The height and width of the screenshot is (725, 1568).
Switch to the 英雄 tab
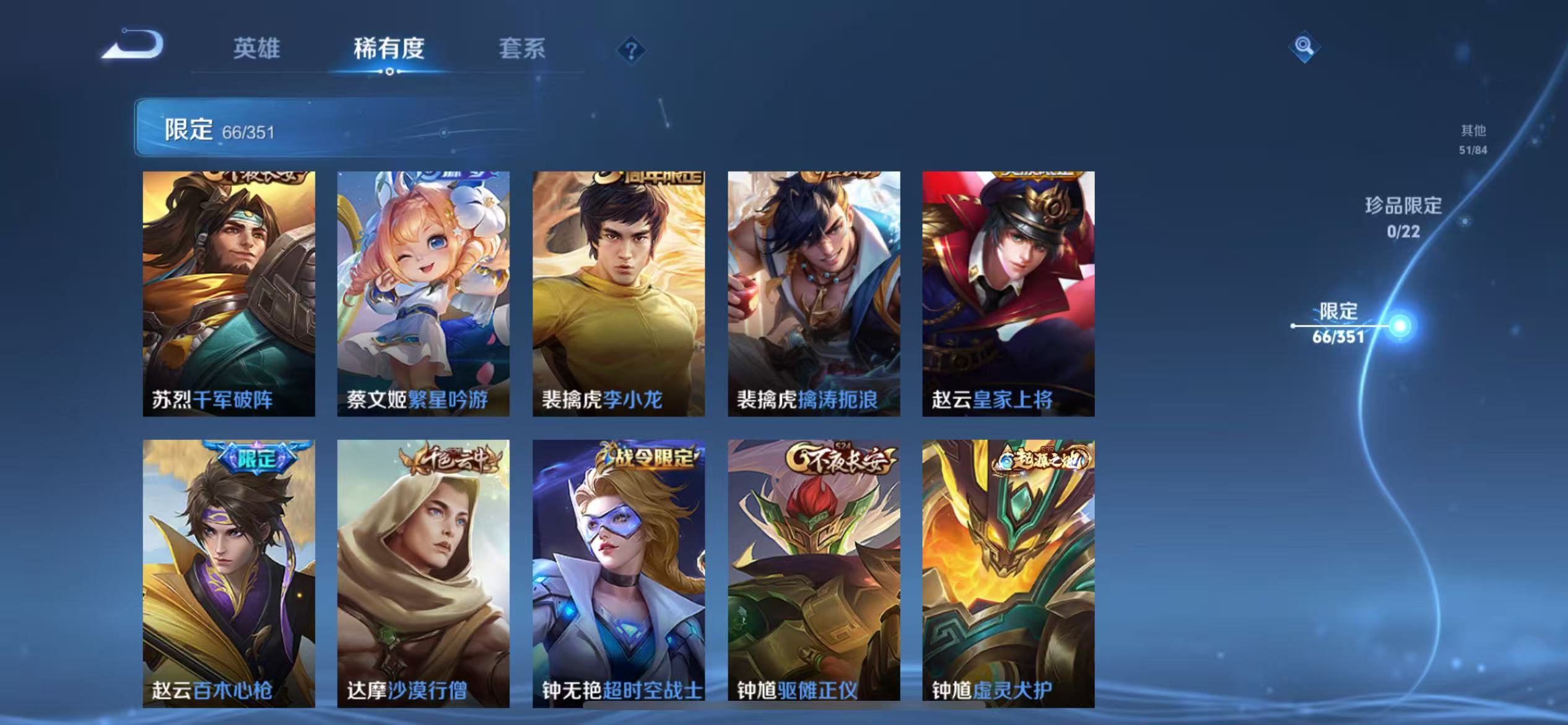point(256,50)
